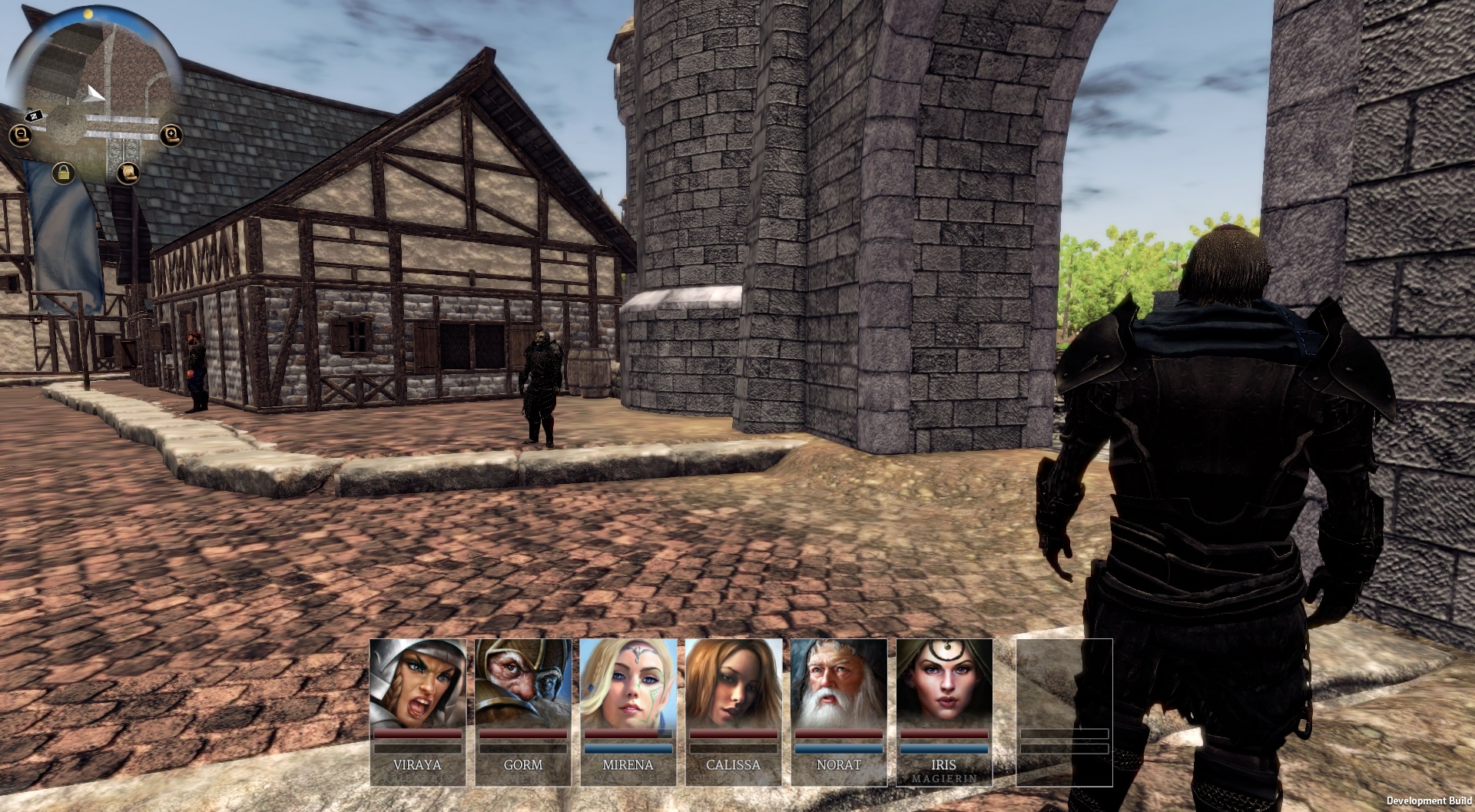Image resolution: width=1475 pixels, height=812 pixels.
Task: Zoom in the minimap with the plus scroll
Action: (170, 137)
